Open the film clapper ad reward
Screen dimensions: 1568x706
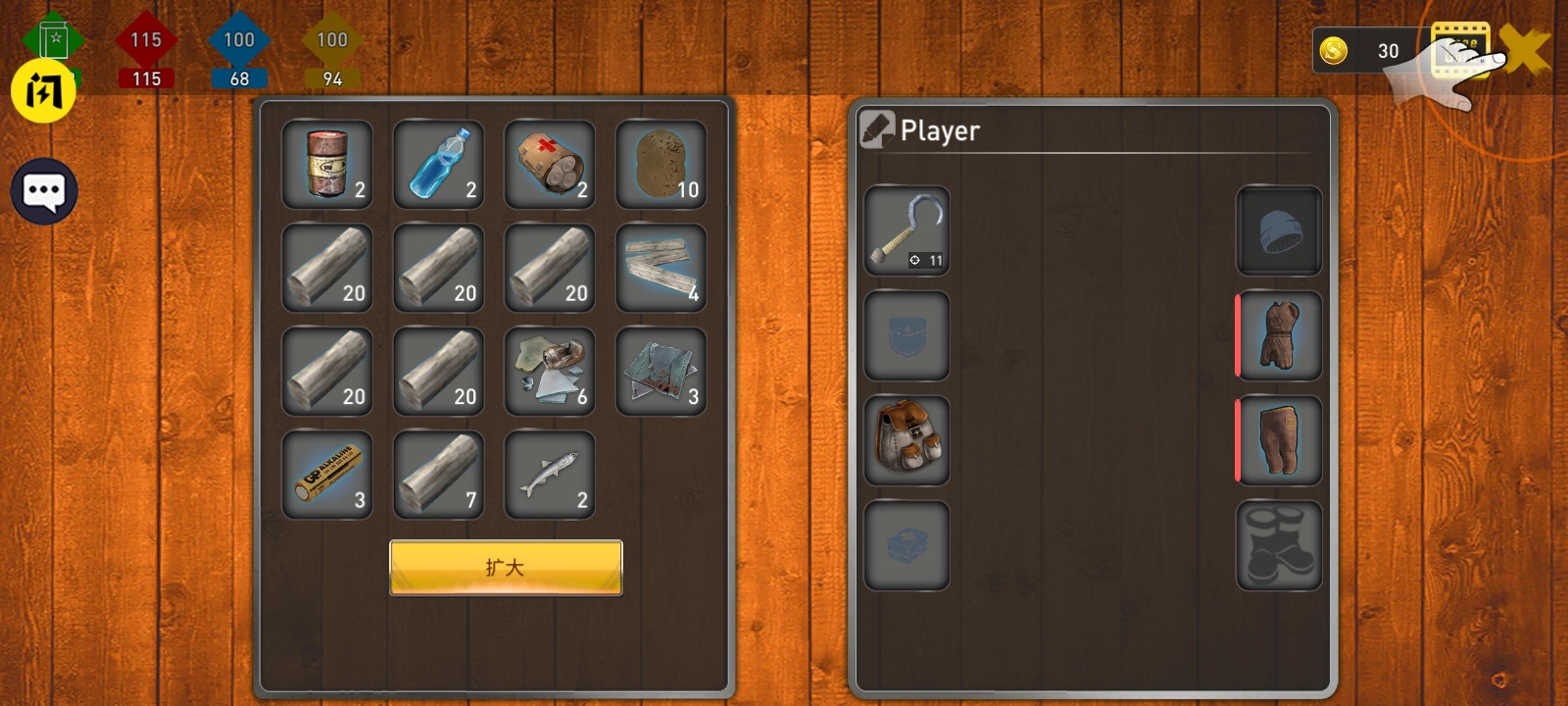[x=1459, y=49]
